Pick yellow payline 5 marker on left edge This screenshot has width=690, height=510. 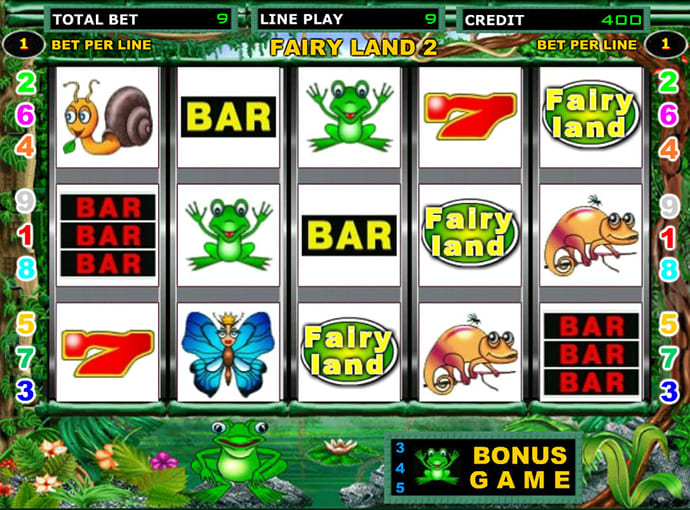26,324
